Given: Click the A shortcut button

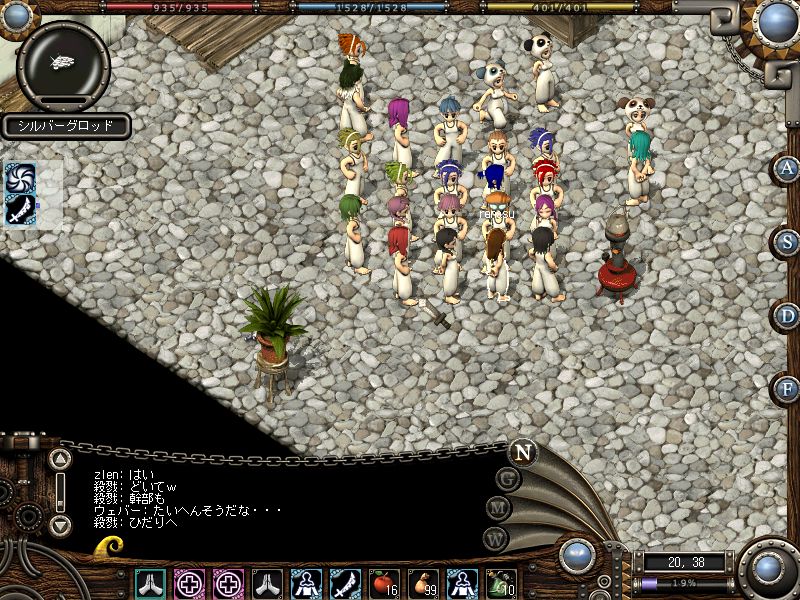Looking at the screenshot, I should click(x=788, y=168).
